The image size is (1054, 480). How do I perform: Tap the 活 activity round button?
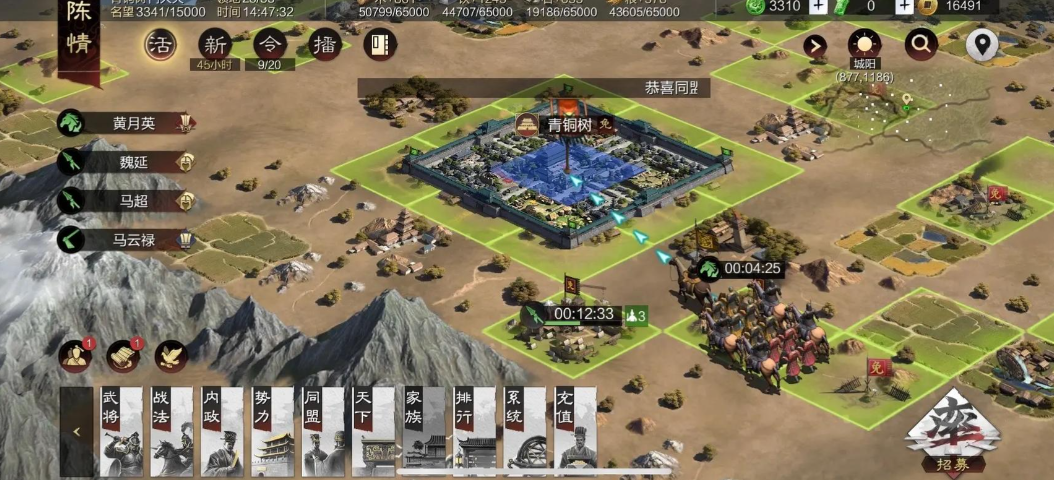coord(159,44)
